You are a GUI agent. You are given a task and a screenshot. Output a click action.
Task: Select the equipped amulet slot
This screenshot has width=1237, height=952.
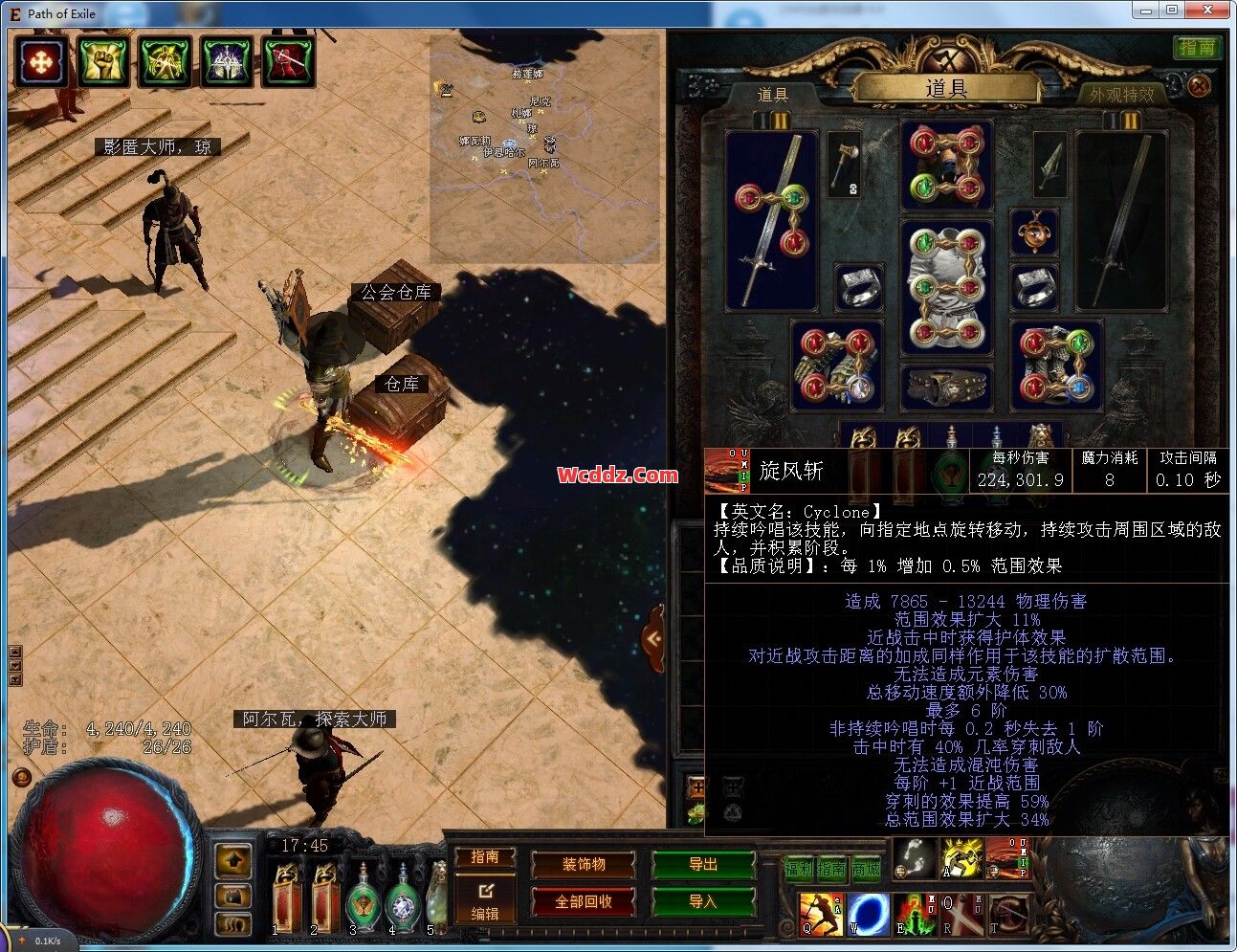click(x=1034, y=232)
